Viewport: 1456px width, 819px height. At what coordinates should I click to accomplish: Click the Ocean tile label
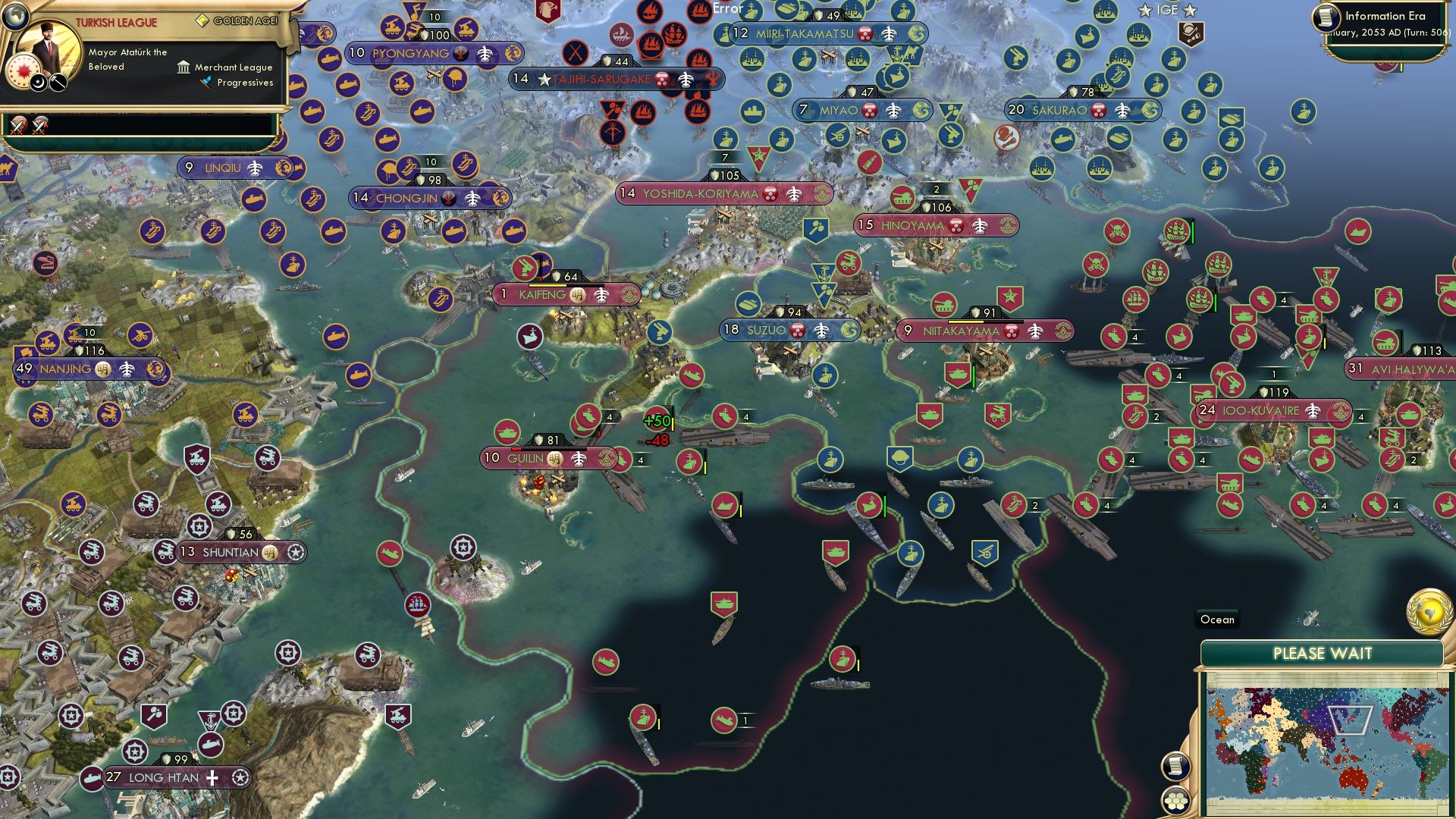click(1216, 620)
